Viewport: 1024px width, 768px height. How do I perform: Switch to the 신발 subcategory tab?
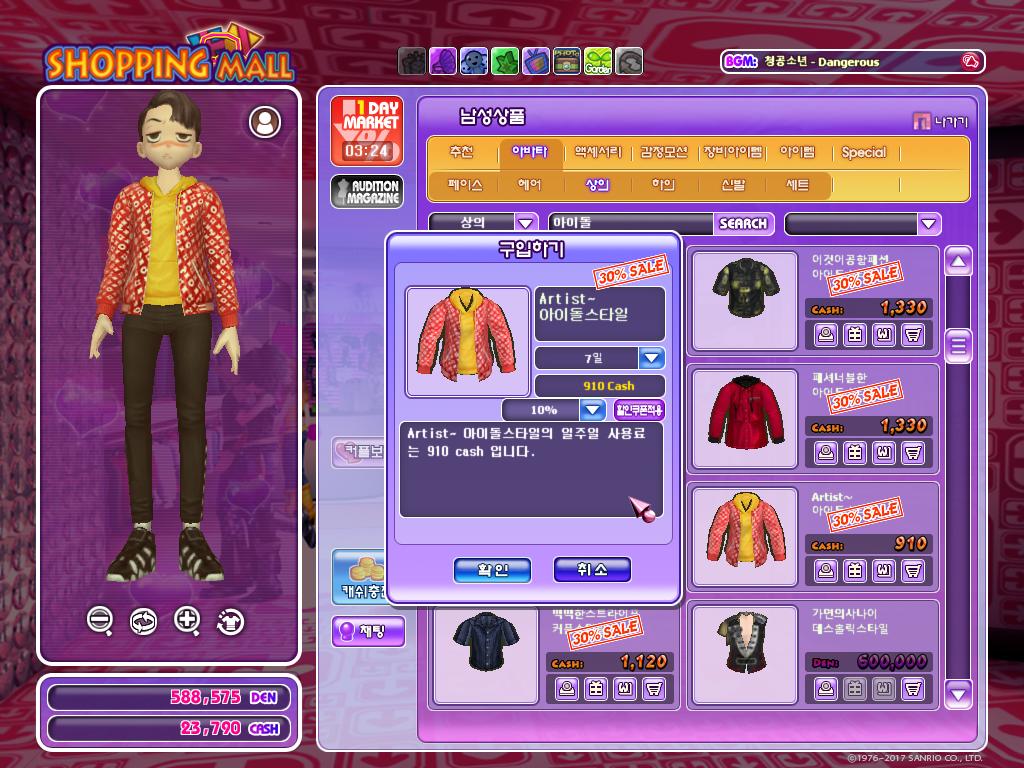coord(733,185)
